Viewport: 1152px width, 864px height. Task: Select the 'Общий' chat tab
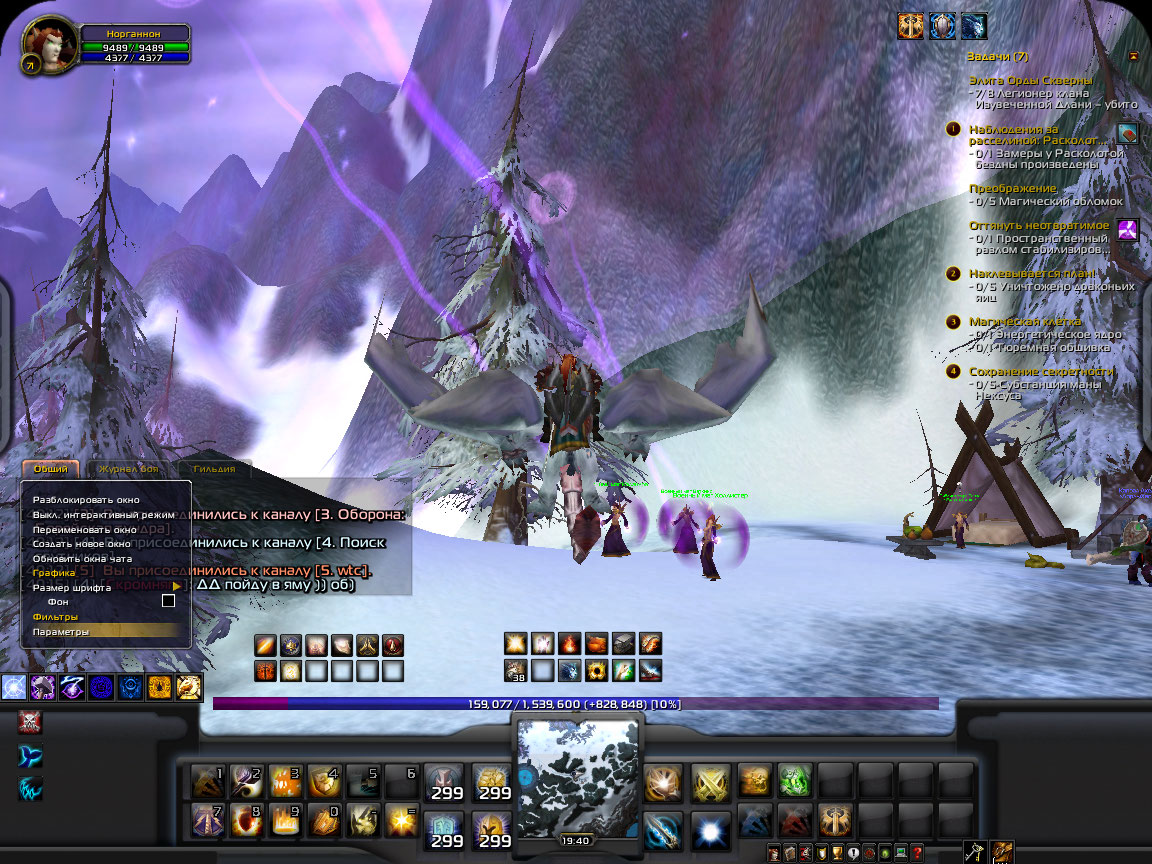coord(51,469)
